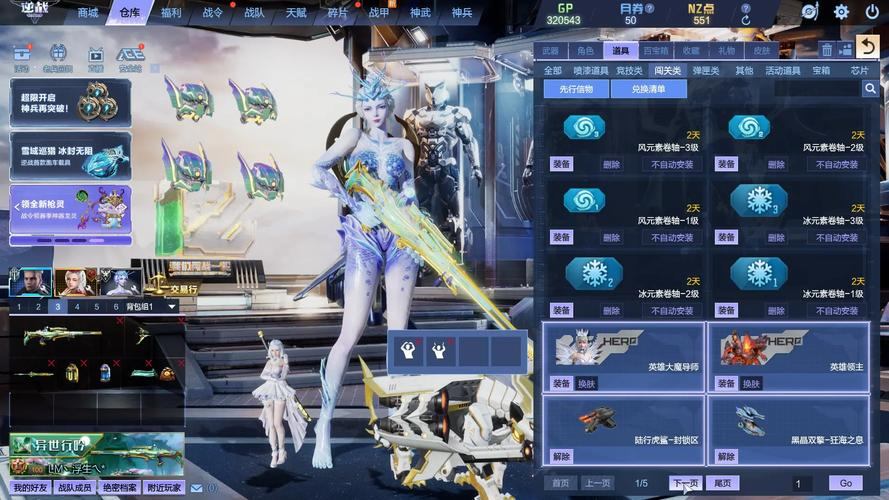
Task: Filter items by 竞技类
Action: 629,71
